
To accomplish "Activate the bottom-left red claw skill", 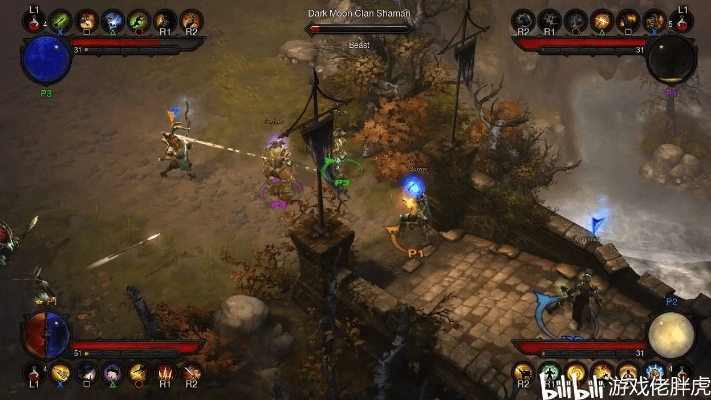I will click(x=165, y=374).
